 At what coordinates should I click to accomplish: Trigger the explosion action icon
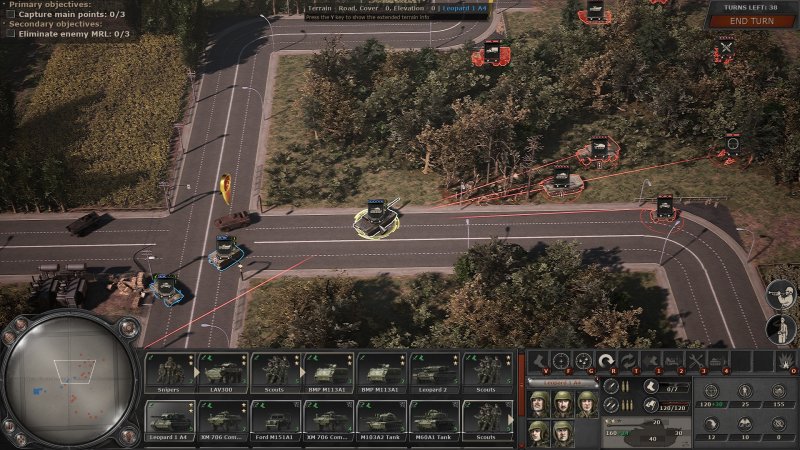click(786, 360)
